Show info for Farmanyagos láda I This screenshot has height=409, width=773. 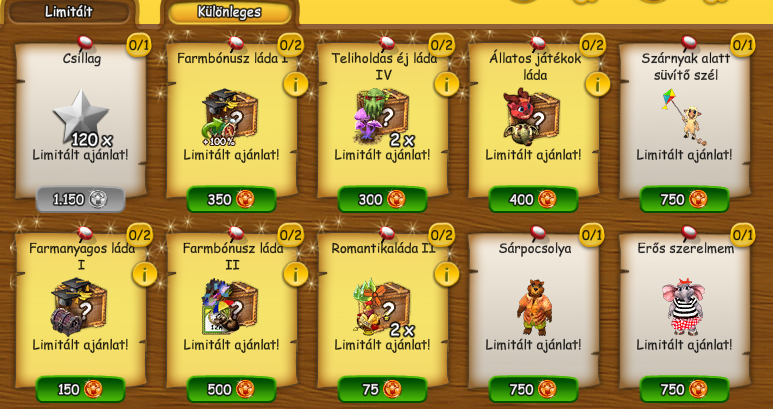(x=144, y=274)
